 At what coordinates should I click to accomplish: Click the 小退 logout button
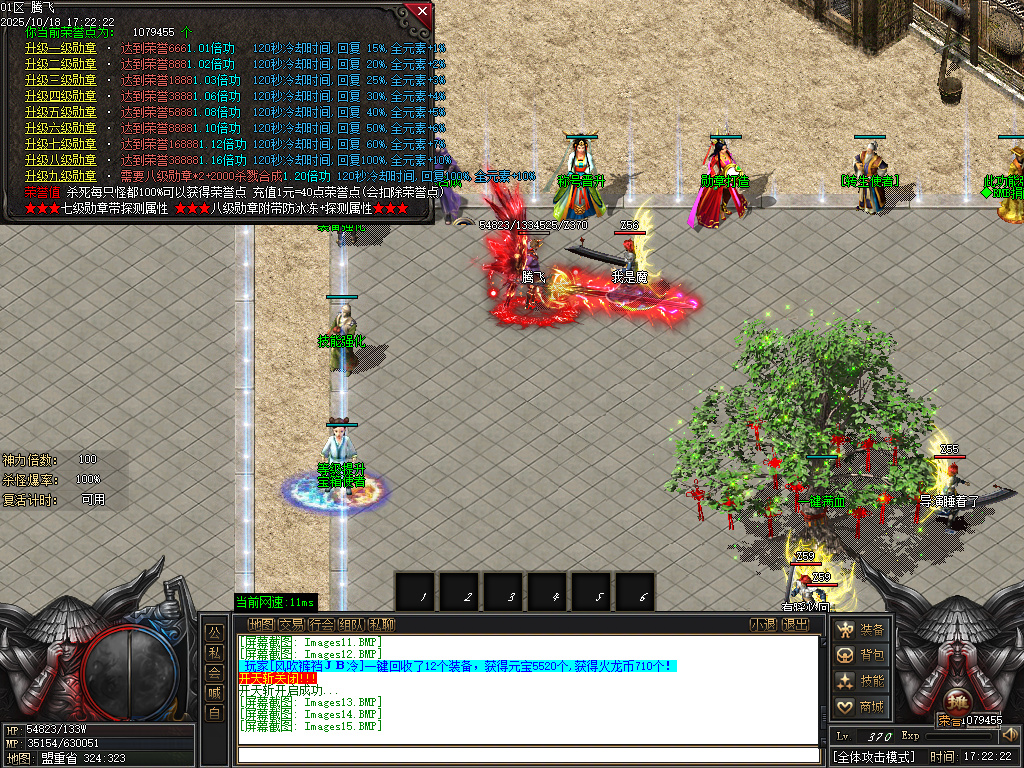tap(764, 625)
